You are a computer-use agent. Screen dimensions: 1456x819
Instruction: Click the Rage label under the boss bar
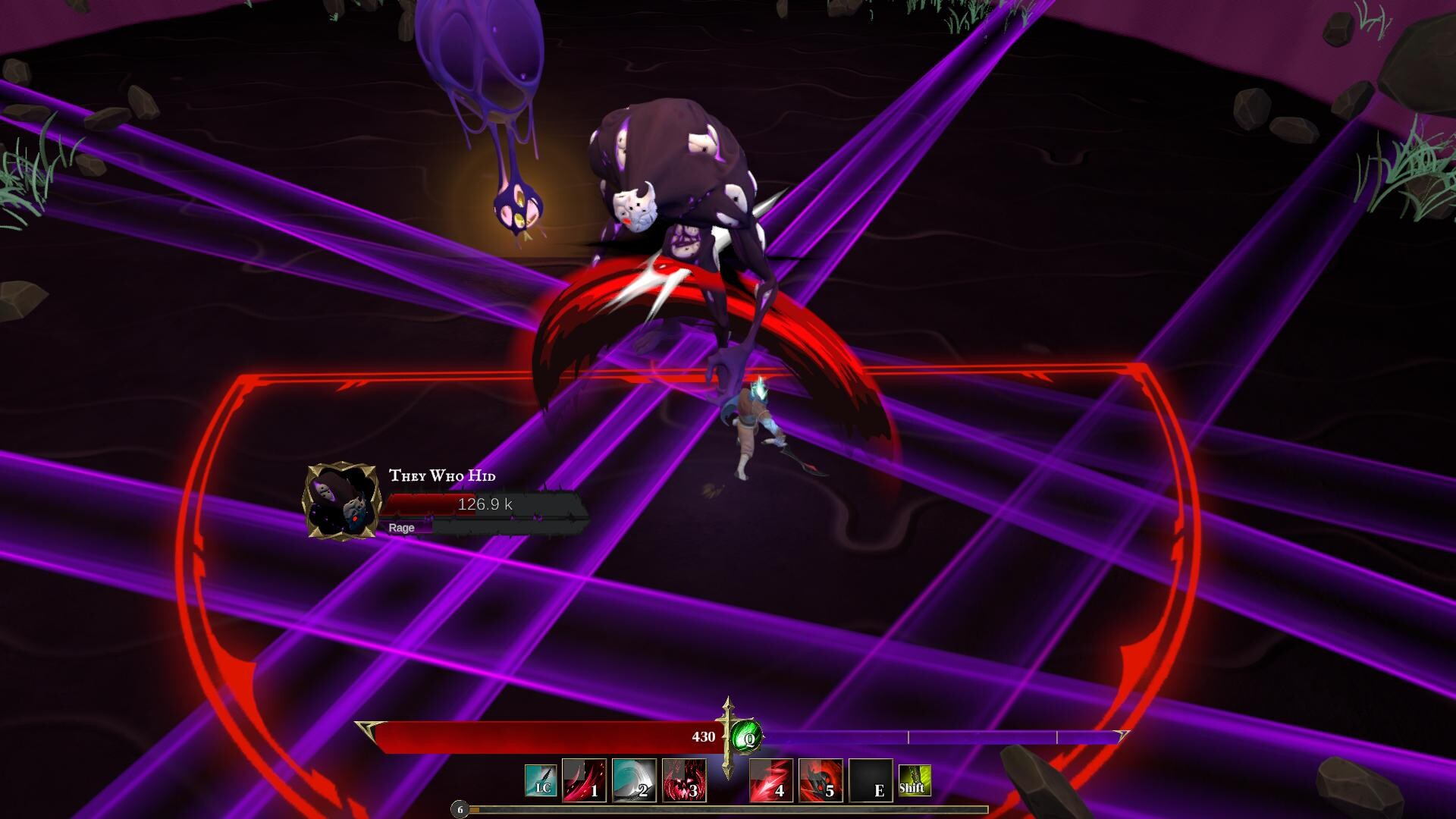point(403,529)
